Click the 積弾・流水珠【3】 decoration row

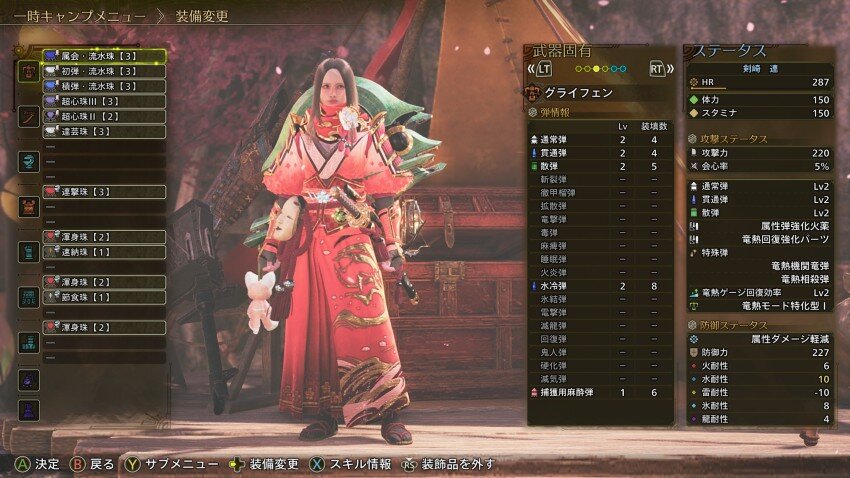104,86
